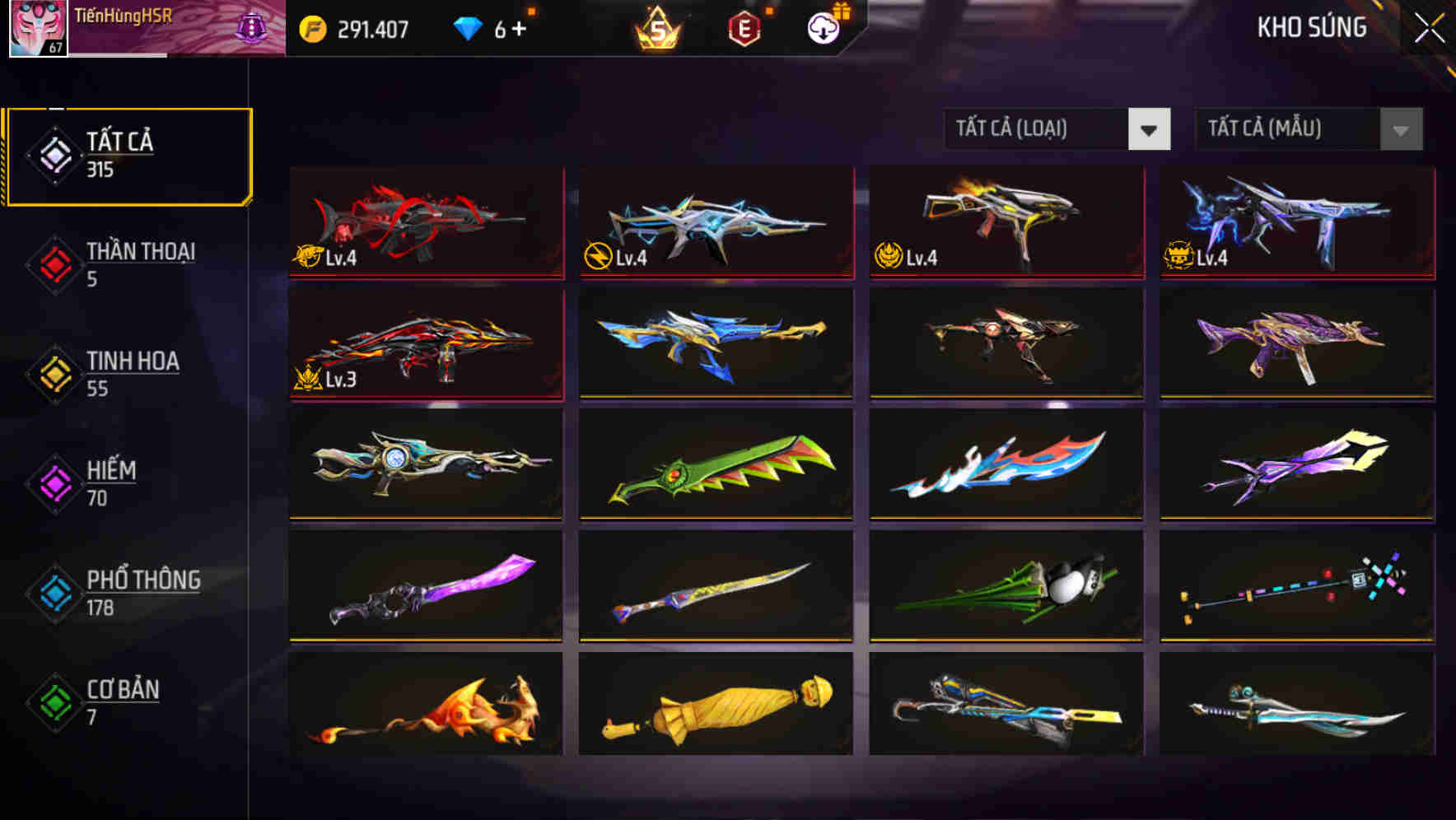Viewport: 1456px width, 820px height.
Task: Expand the weapon type dropdown arrow
Action: [x=1150, y=129]
